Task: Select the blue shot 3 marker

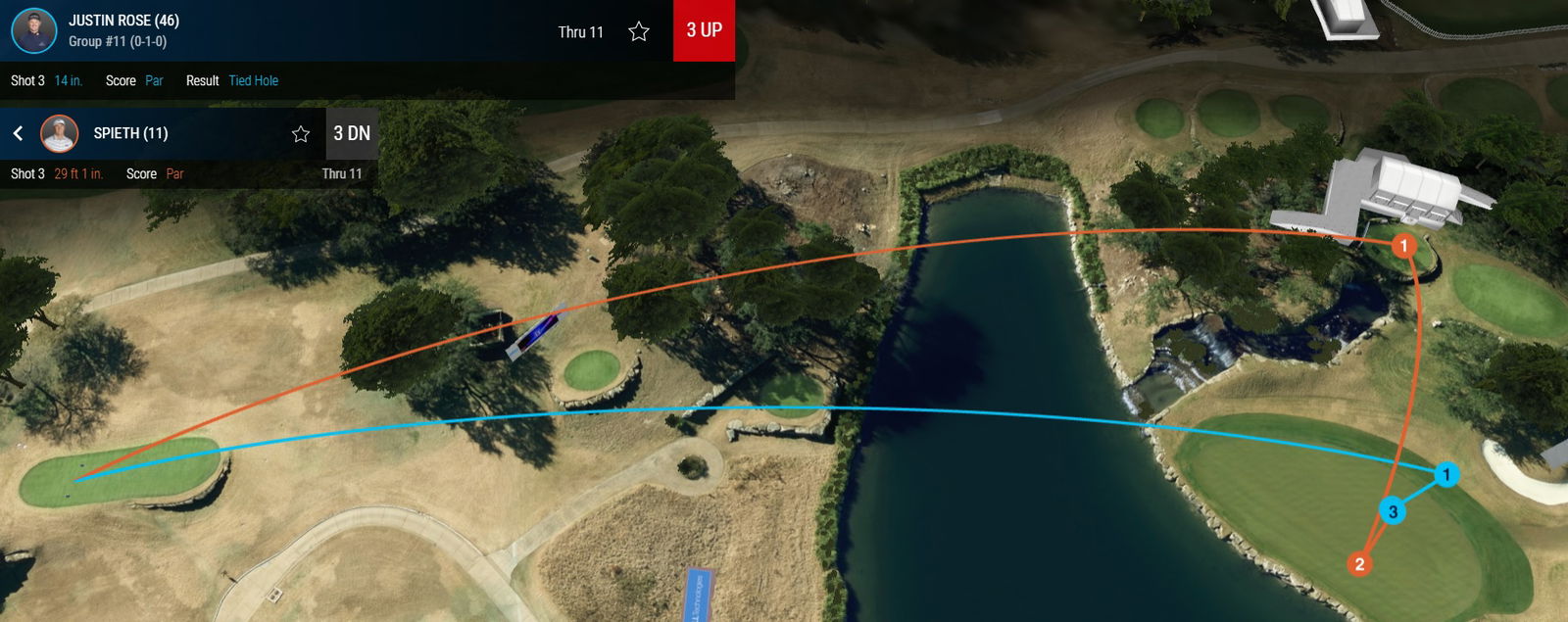Action: [x=1393, y=511]
